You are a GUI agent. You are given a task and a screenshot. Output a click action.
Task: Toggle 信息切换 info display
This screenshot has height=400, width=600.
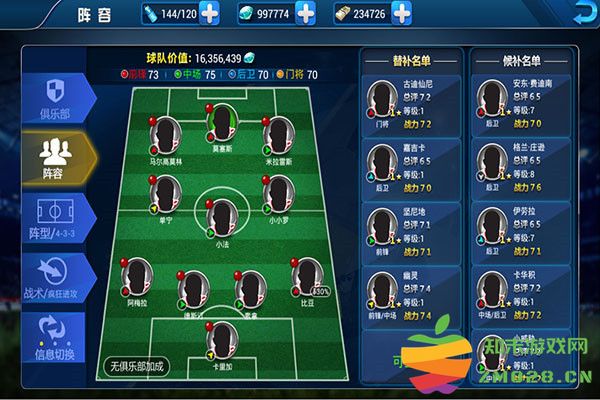click(50, 337)
